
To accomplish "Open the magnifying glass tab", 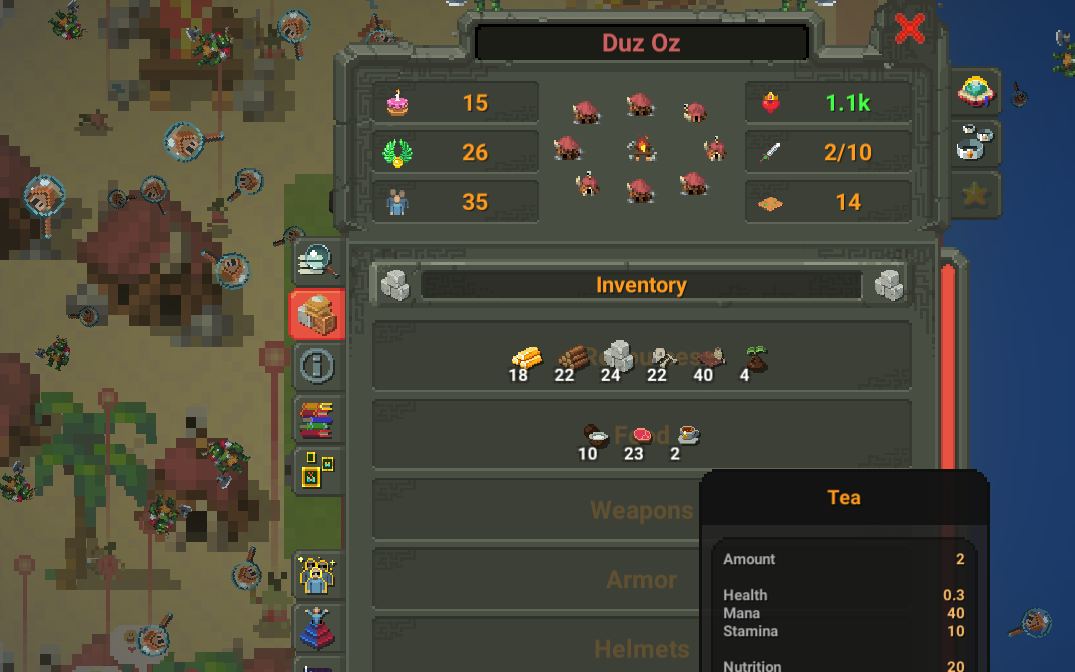I will (318, 262).
